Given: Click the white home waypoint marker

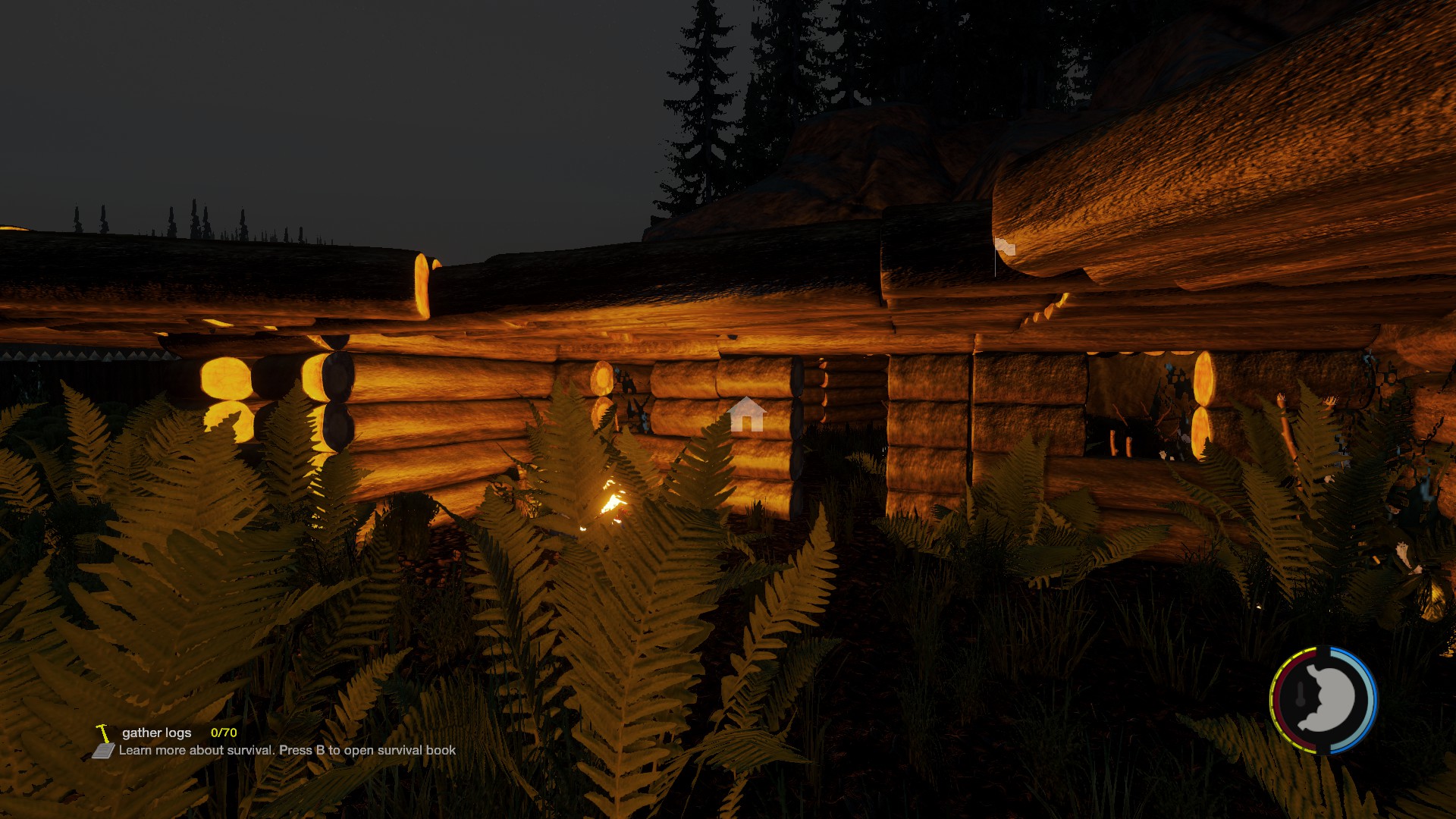Looking at the screenshot, I should coord(747,414).
